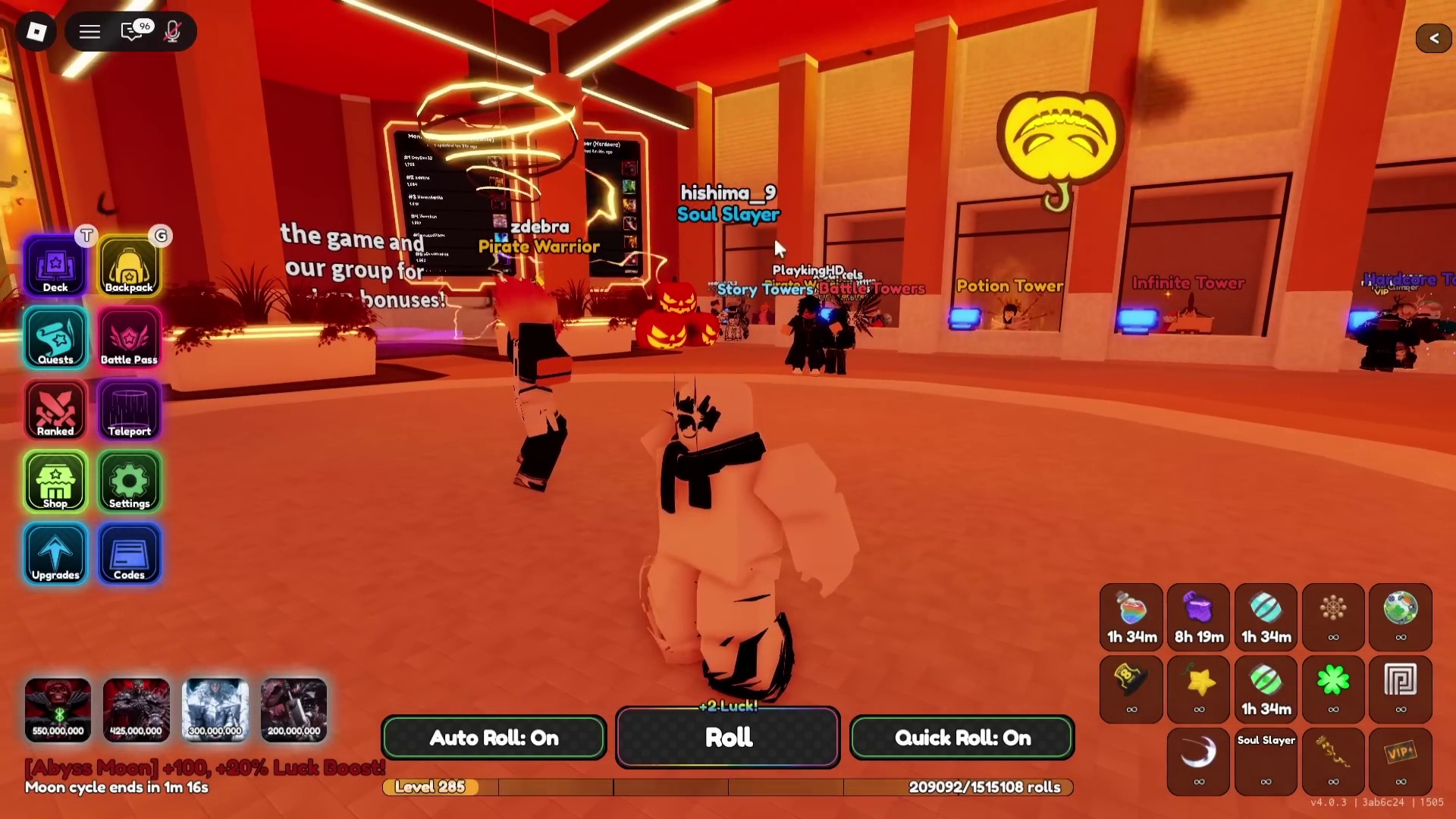Select the 550,000,000 red skull unit card
This screenshot has width=1456, height=819.
(x=58, y=710)
